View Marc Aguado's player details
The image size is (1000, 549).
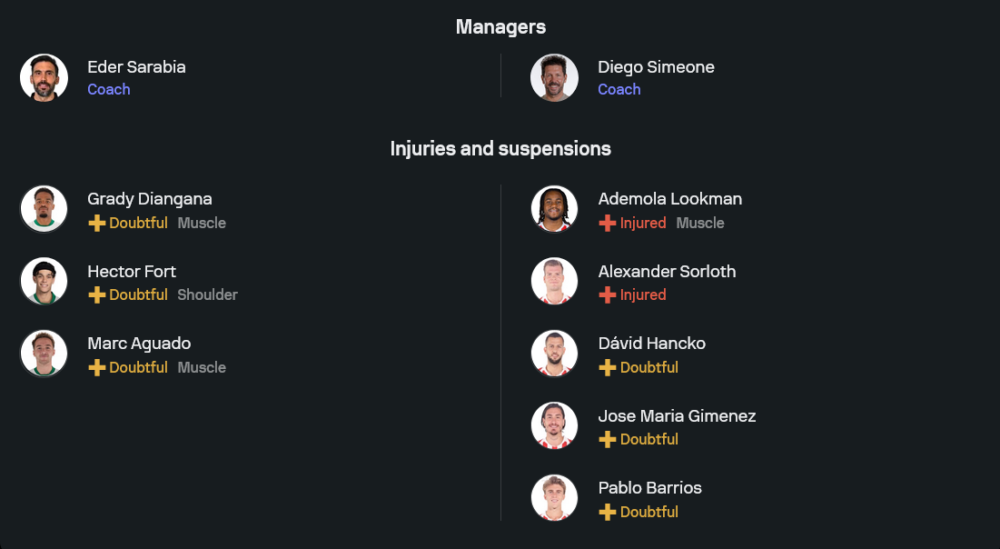click(138, 343)
